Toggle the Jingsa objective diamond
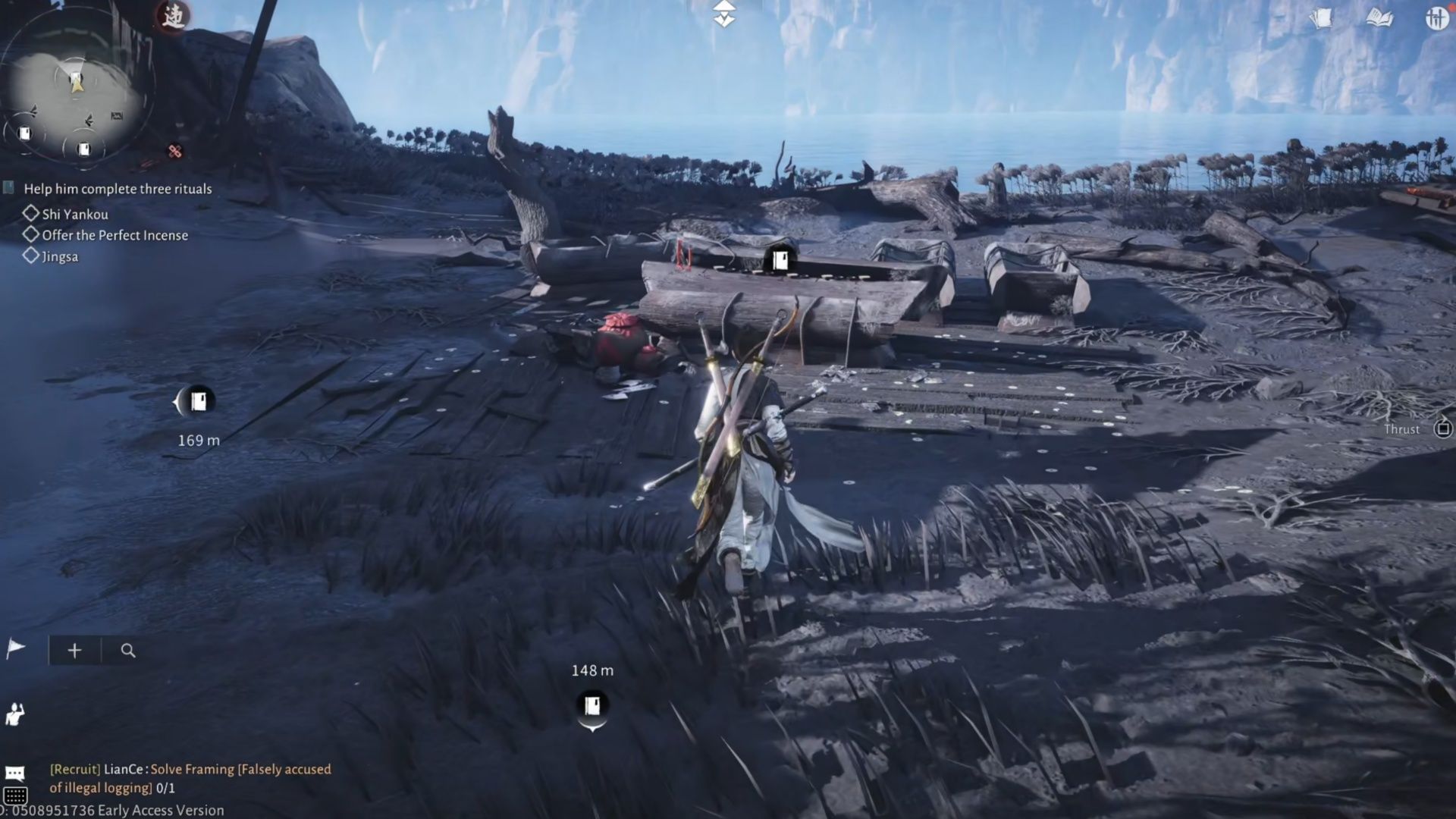This screenshot has height=819, width=1456. [x=33, y=256]
